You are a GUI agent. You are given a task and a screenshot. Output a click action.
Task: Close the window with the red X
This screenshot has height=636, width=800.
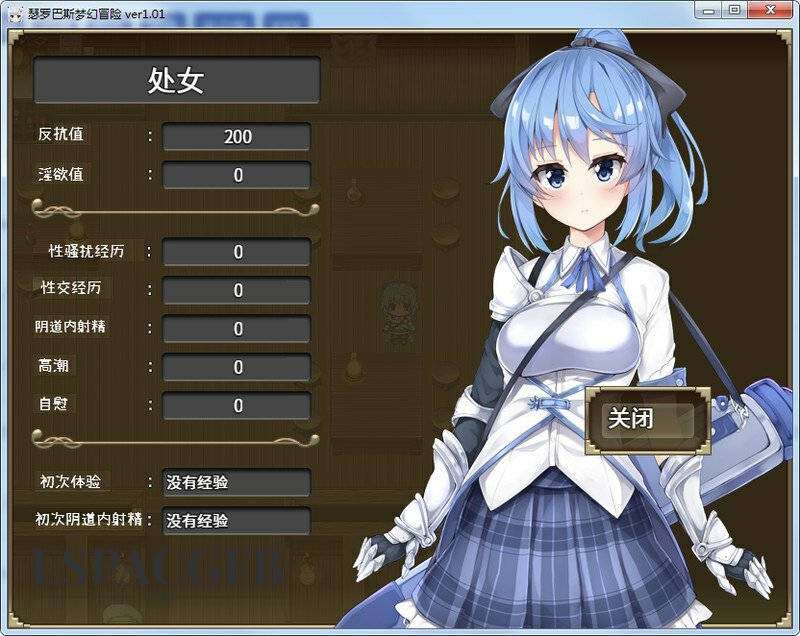(770, 9)
